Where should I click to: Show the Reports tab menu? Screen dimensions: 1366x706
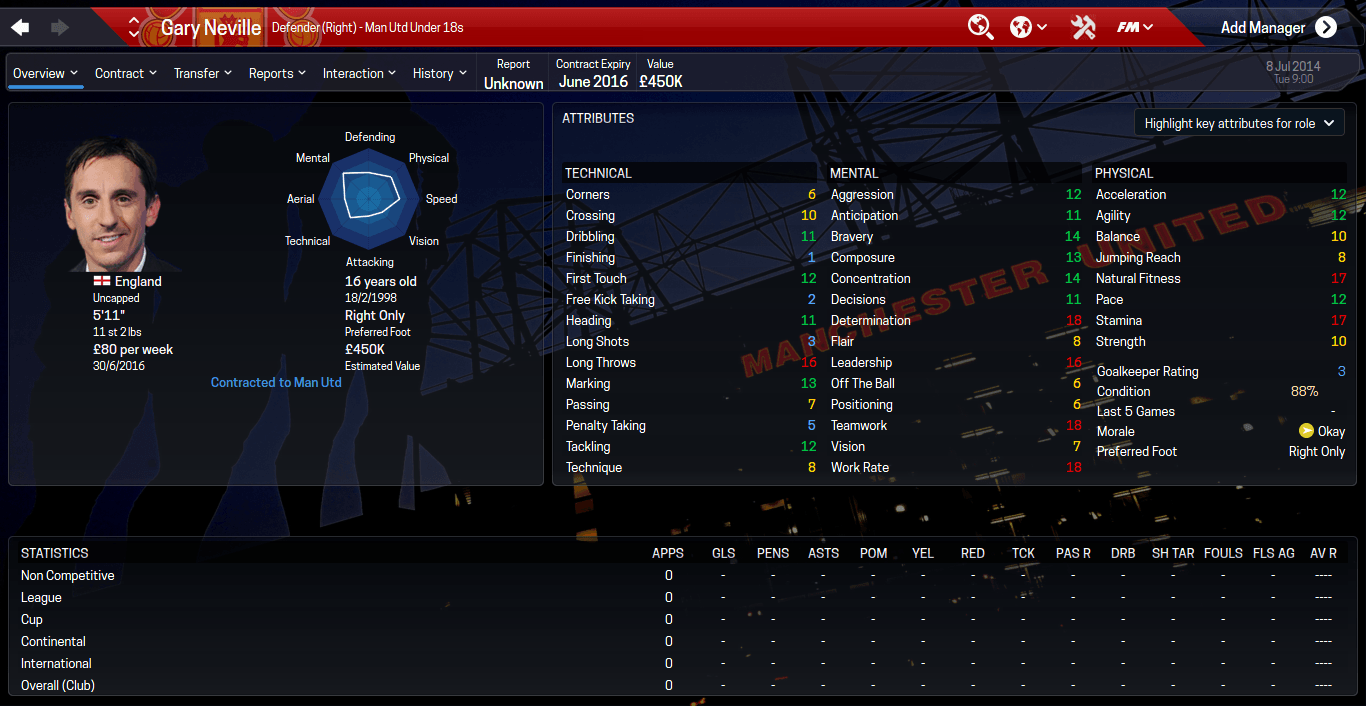click(278, 73)
